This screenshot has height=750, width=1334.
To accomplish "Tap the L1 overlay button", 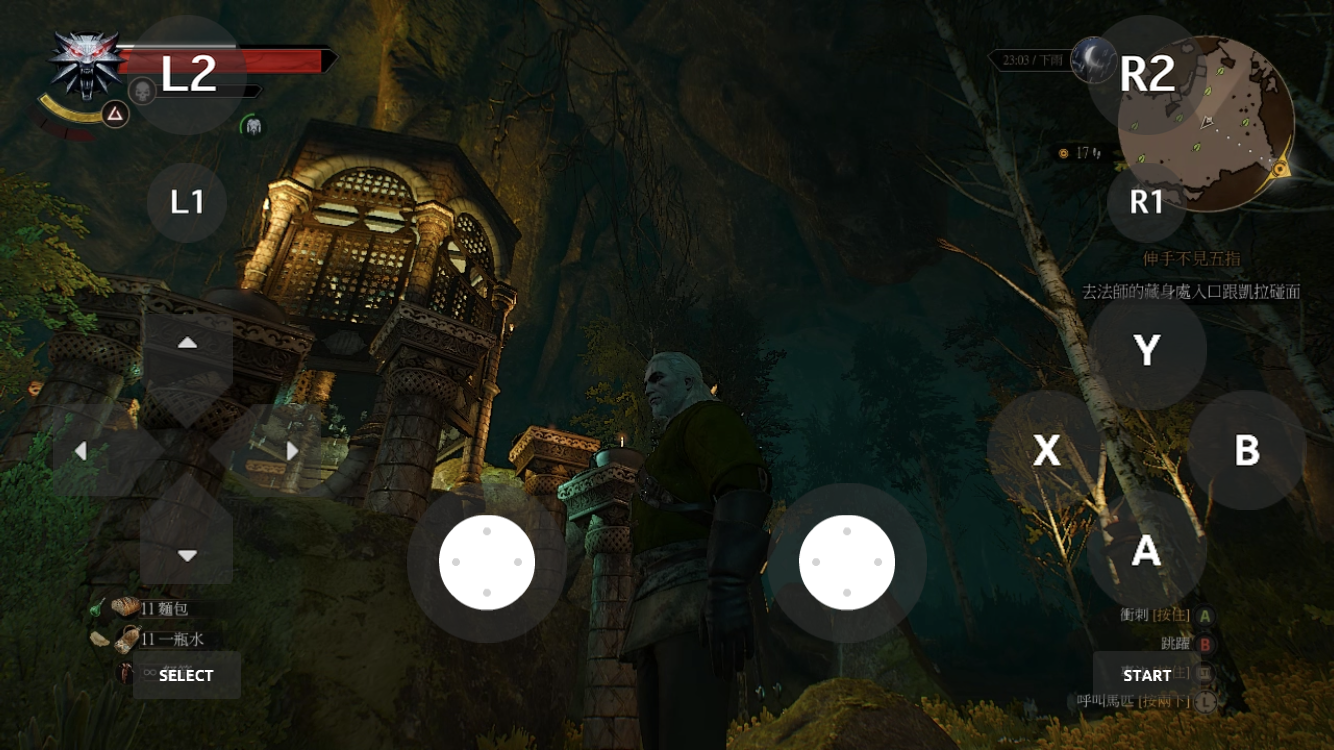I will pos(187,203).
